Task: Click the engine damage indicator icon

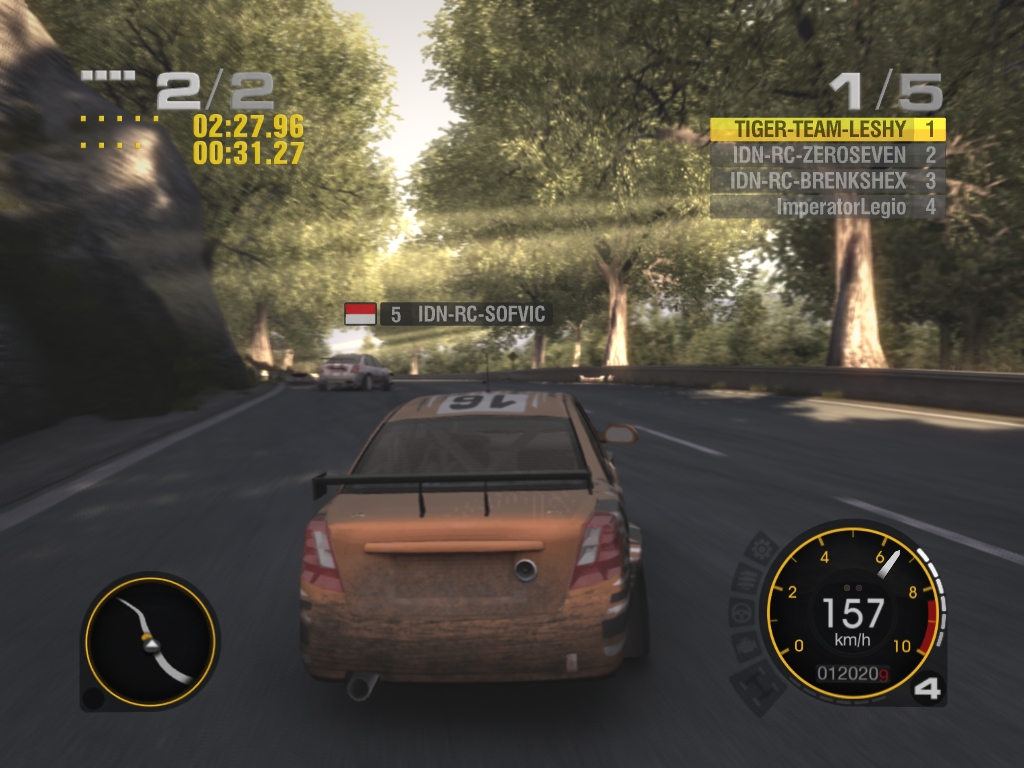Action: coord(746,644)
